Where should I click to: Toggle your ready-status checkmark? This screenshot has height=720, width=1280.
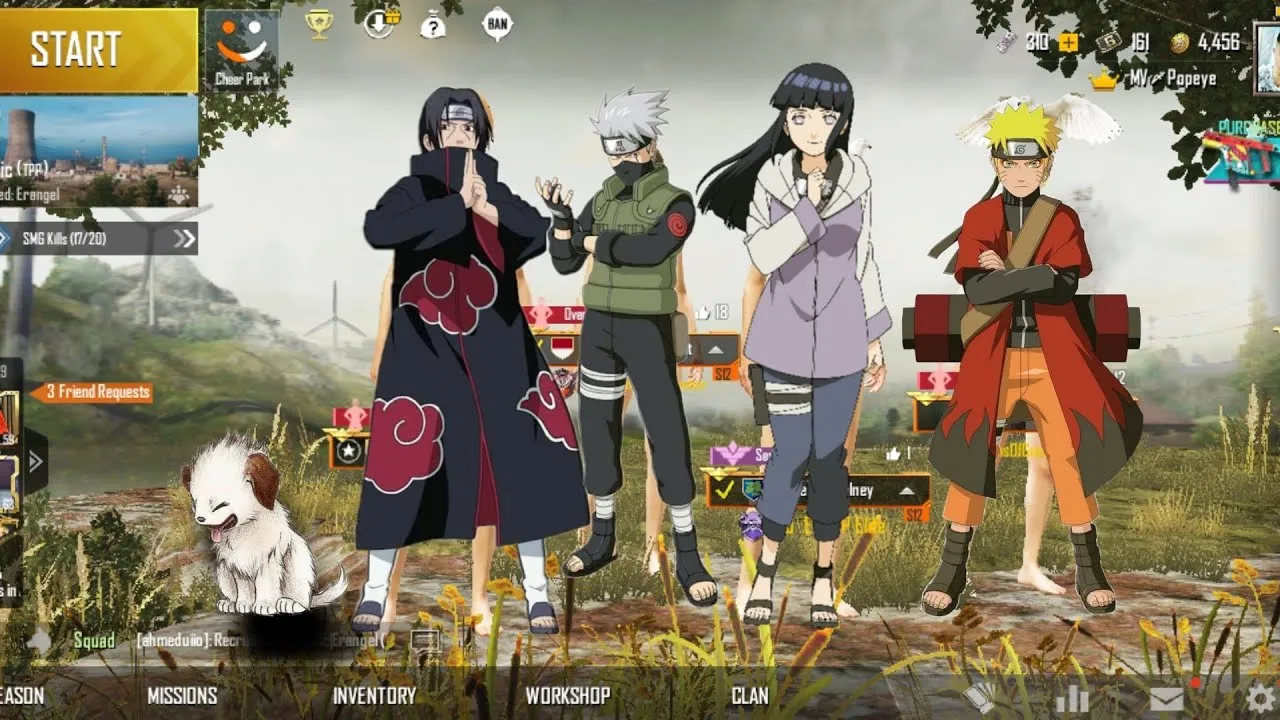[x=724, y=491]
